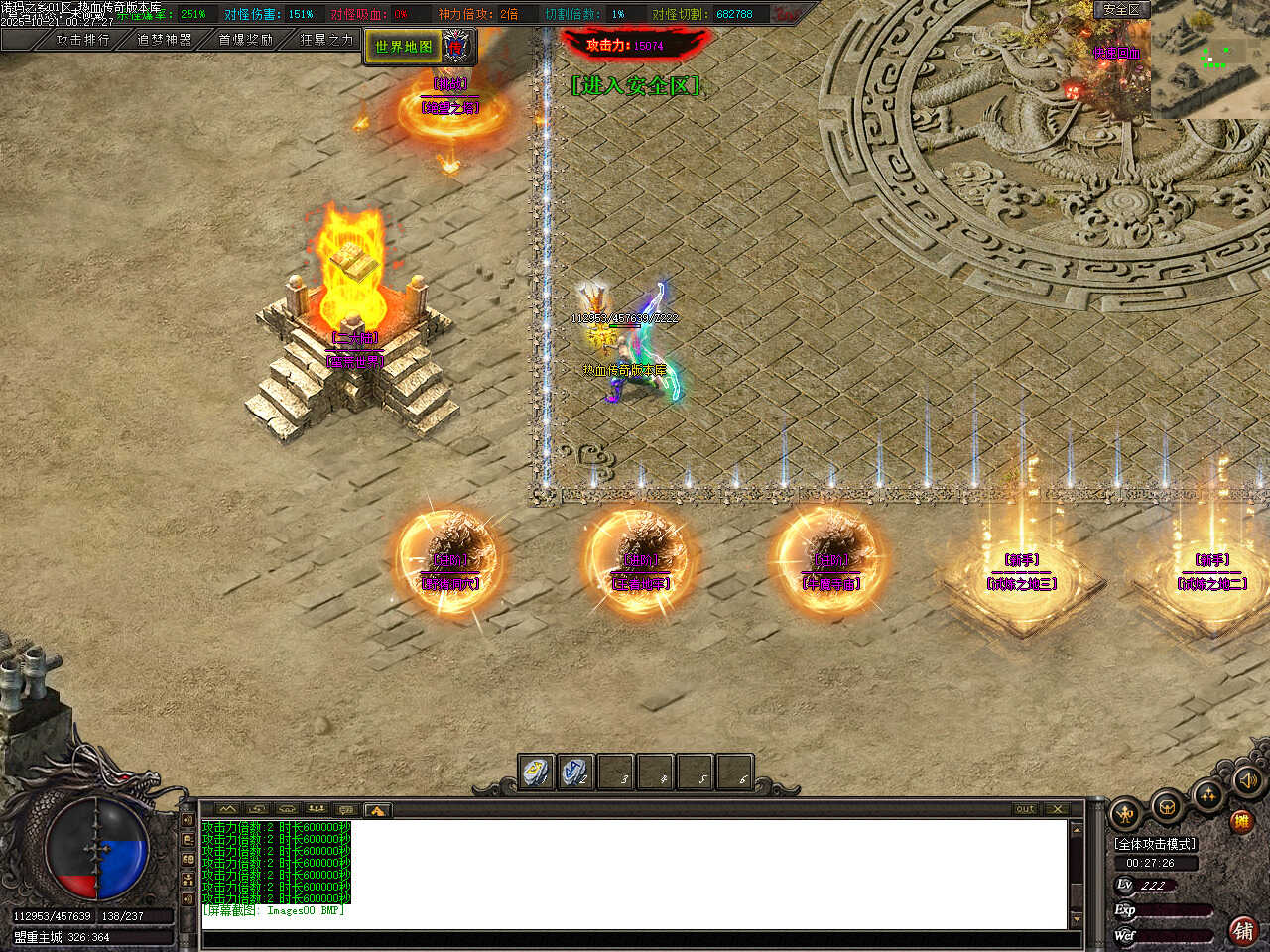1270x952 pixels.
Task: Open the 攻击排行 attack ranking menu
Action: click(82, 40)
